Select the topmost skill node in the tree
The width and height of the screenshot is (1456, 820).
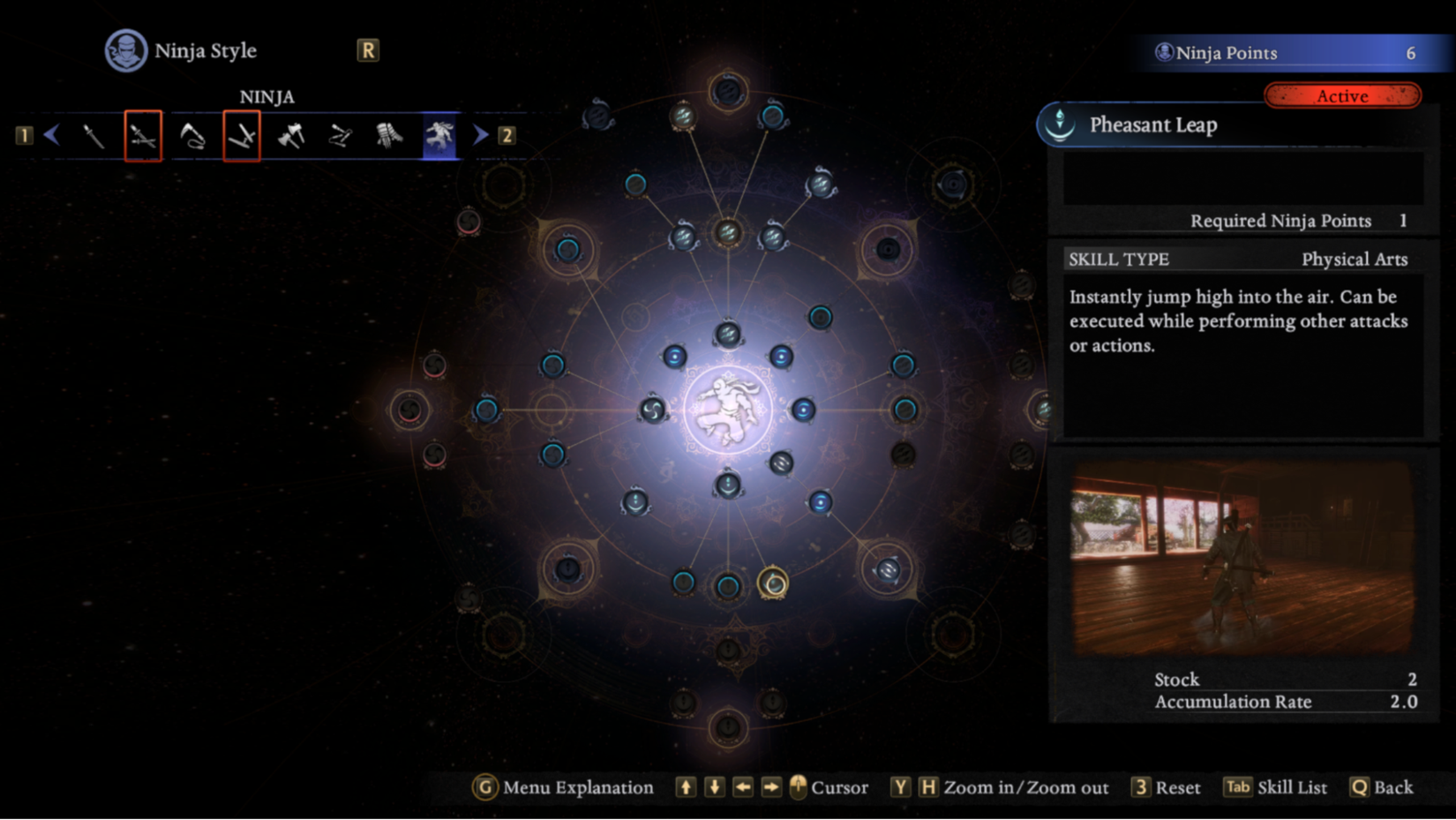pyautogui.click(x=728, y=91)
